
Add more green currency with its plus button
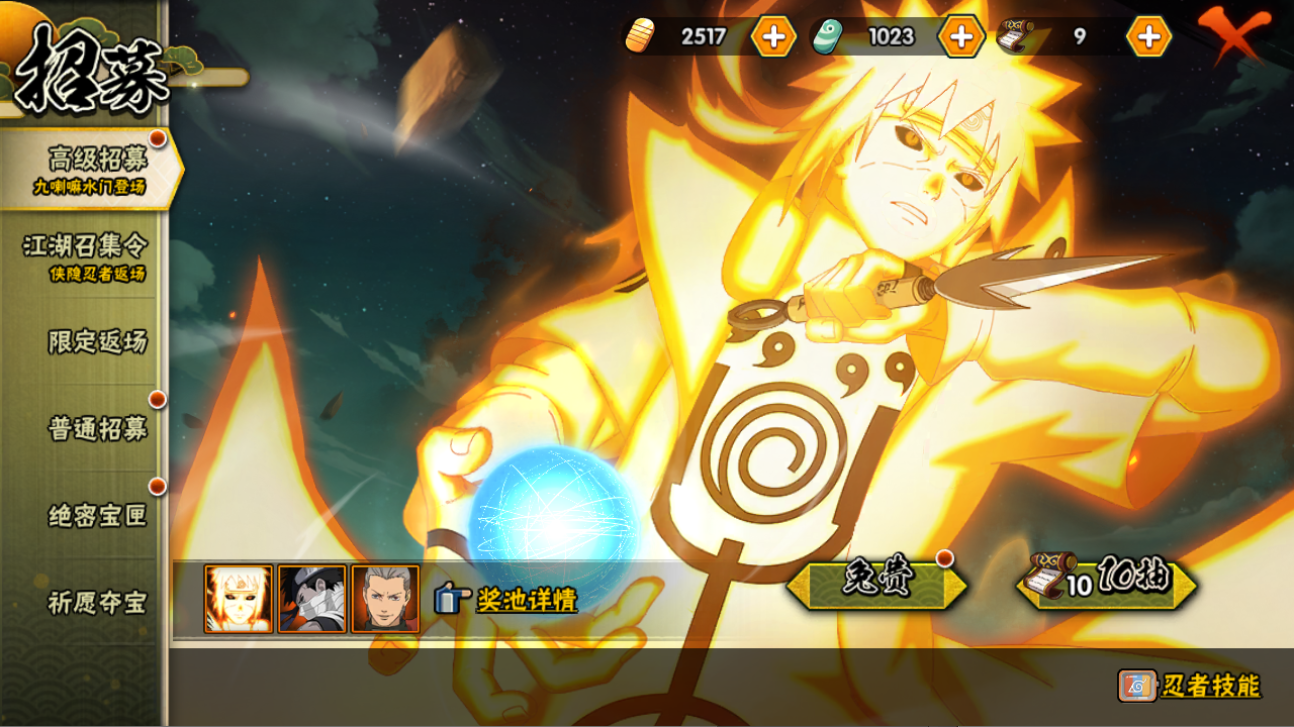[961, 37]
